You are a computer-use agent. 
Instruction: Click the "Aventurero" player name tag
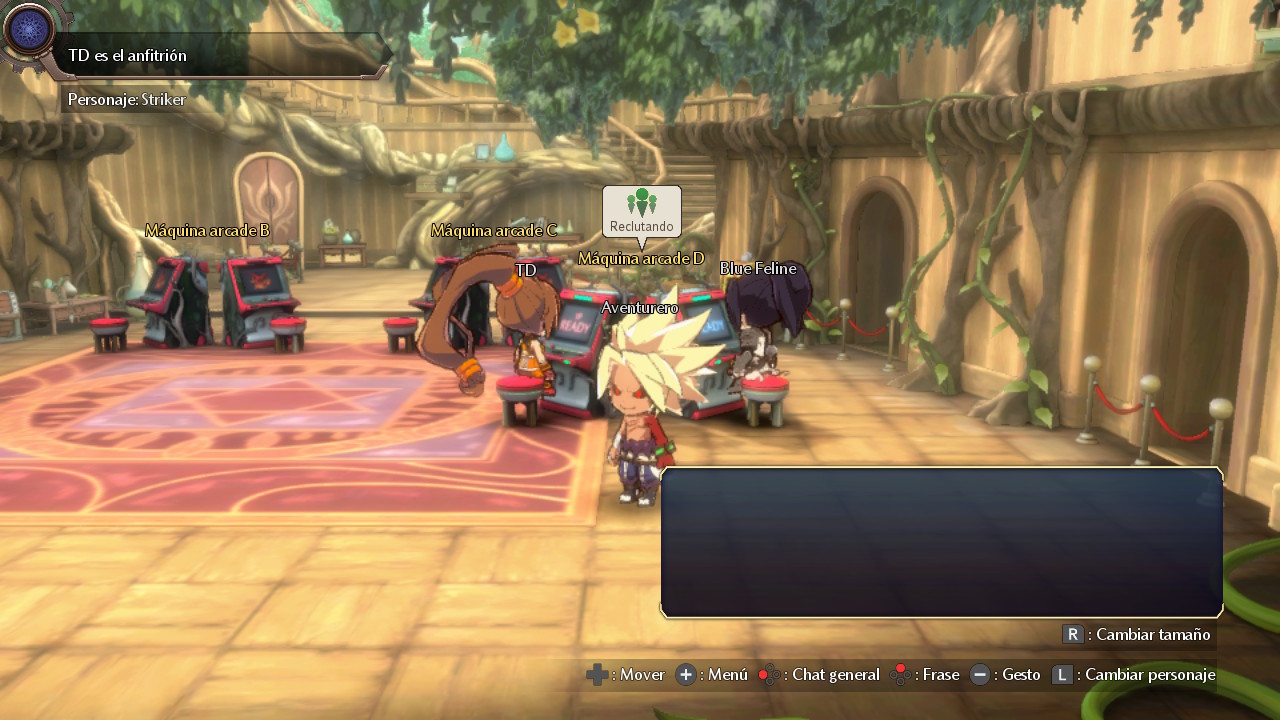pyautogui.click(x=639, y=307)
